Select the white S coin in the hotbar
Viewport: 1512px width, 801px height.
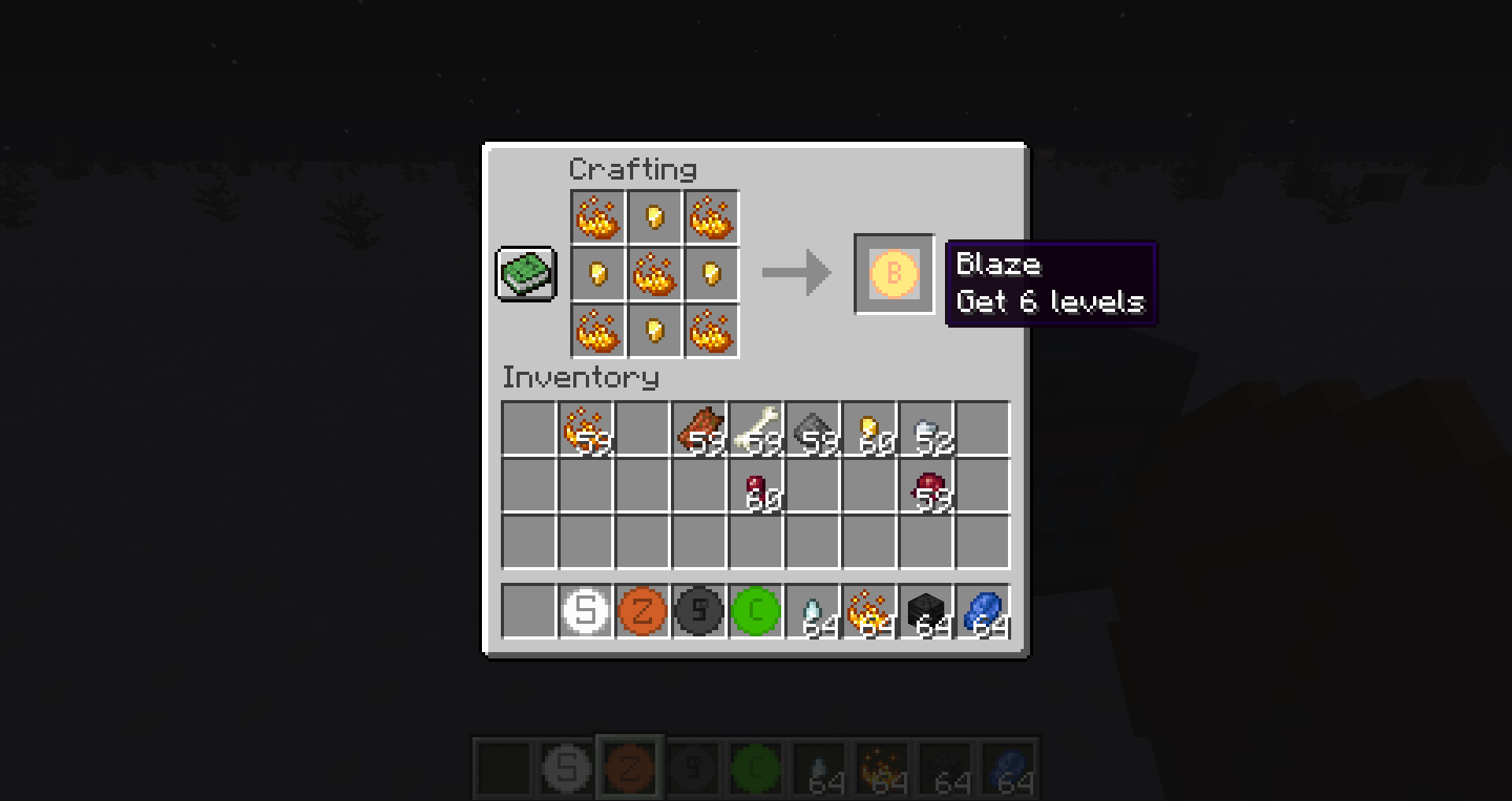coord(587,612)
